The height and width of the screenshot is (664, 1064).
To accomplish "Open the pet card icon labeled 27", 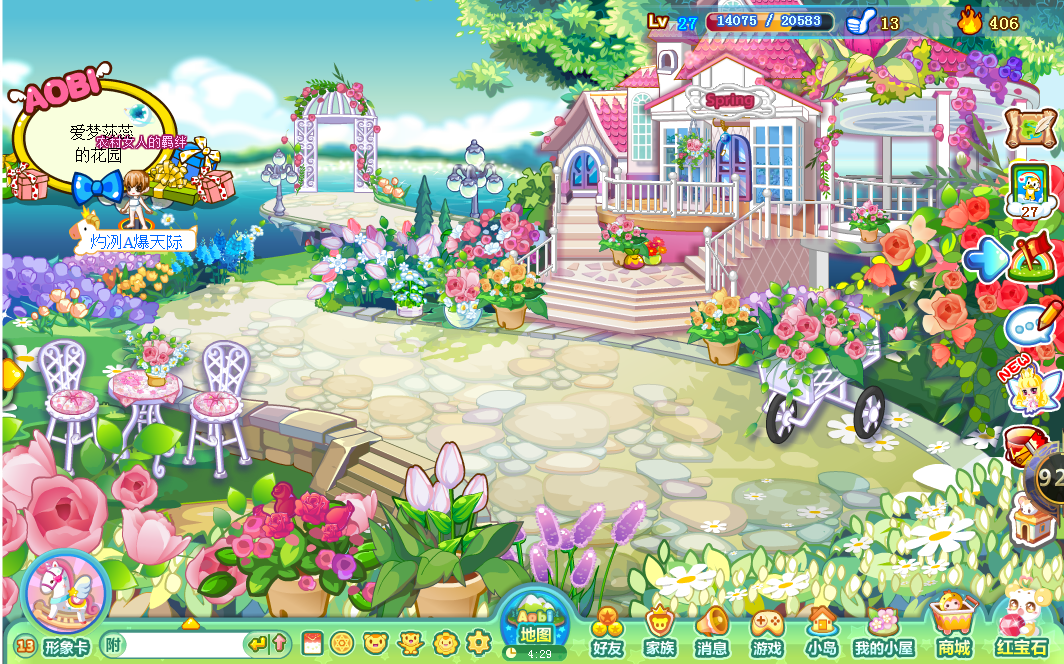I will [1030, 187].
